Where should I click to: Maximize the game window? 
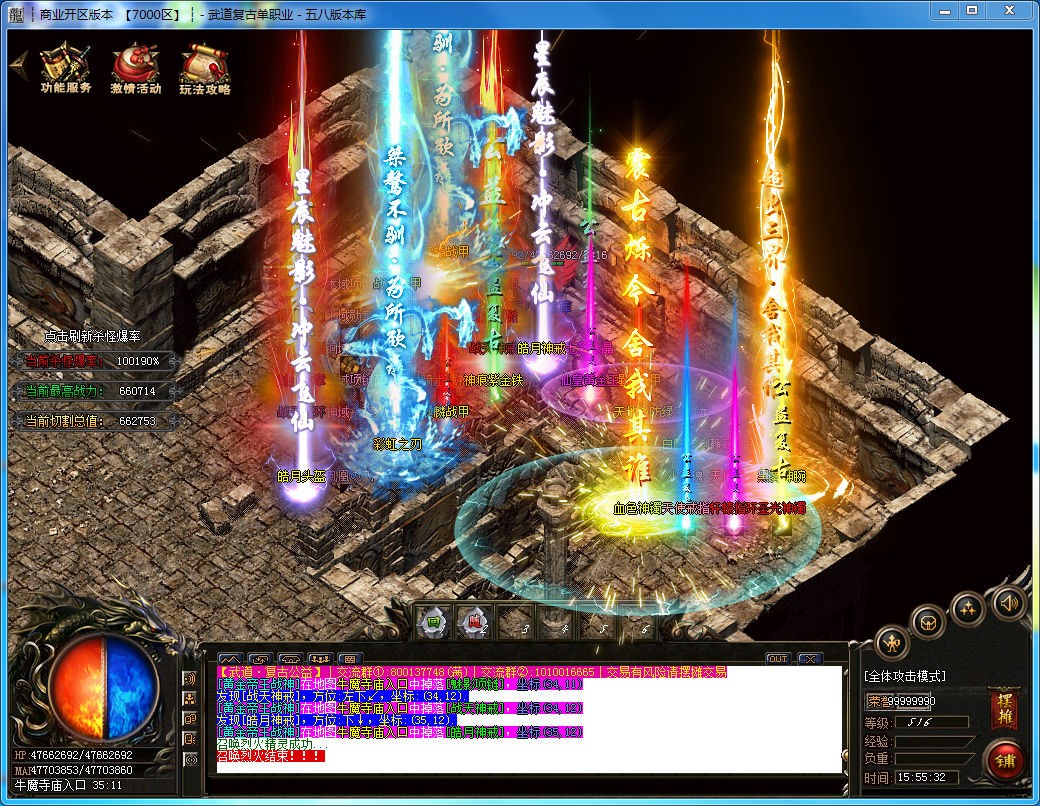[972, 10]
